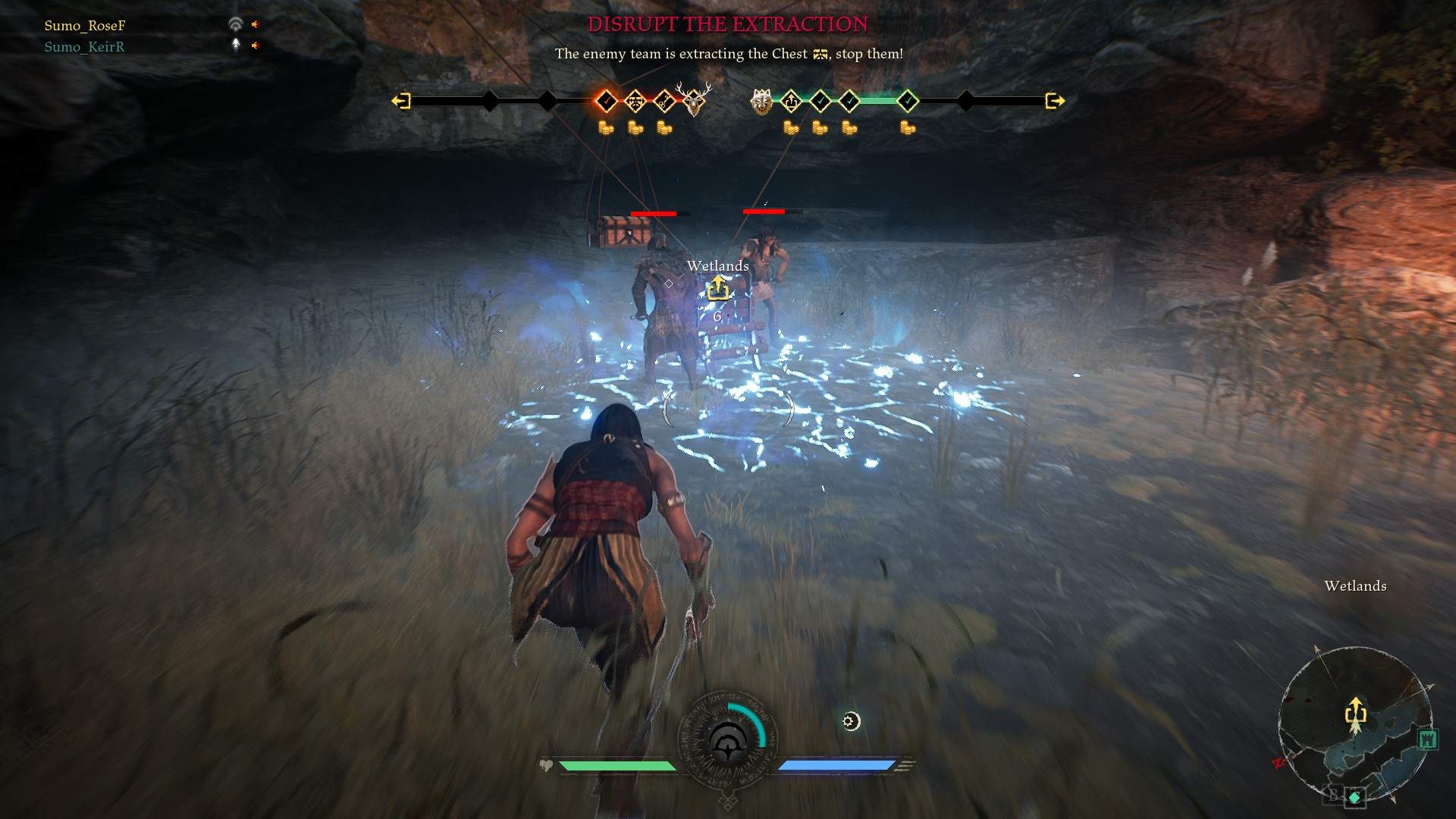Click the DISRUPT THE EXTRACTION banner
1456x819 pixels.
tap(728, 24)
